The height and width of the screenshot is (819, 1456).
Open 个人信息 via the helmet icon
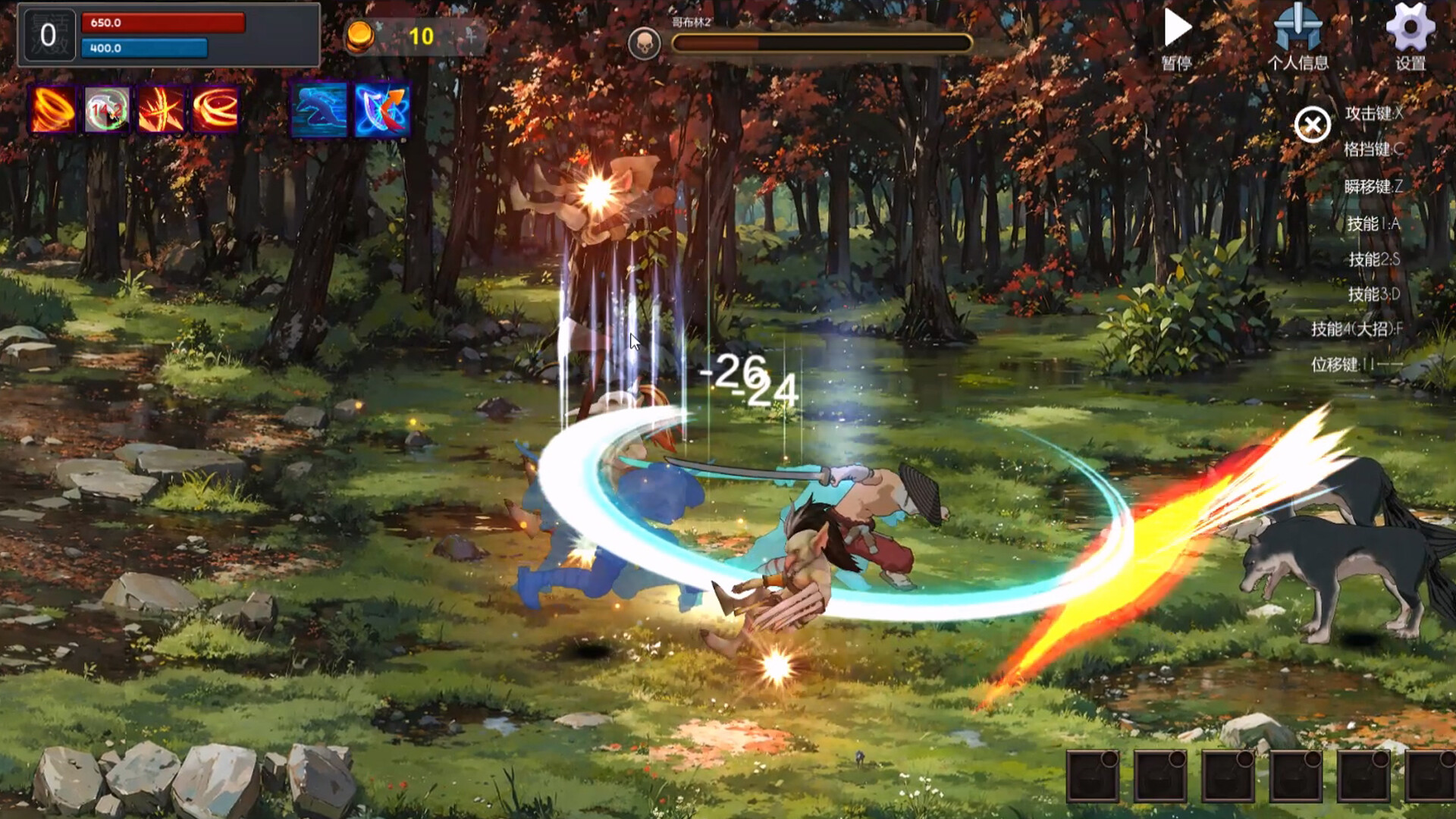pos(1299,32)
